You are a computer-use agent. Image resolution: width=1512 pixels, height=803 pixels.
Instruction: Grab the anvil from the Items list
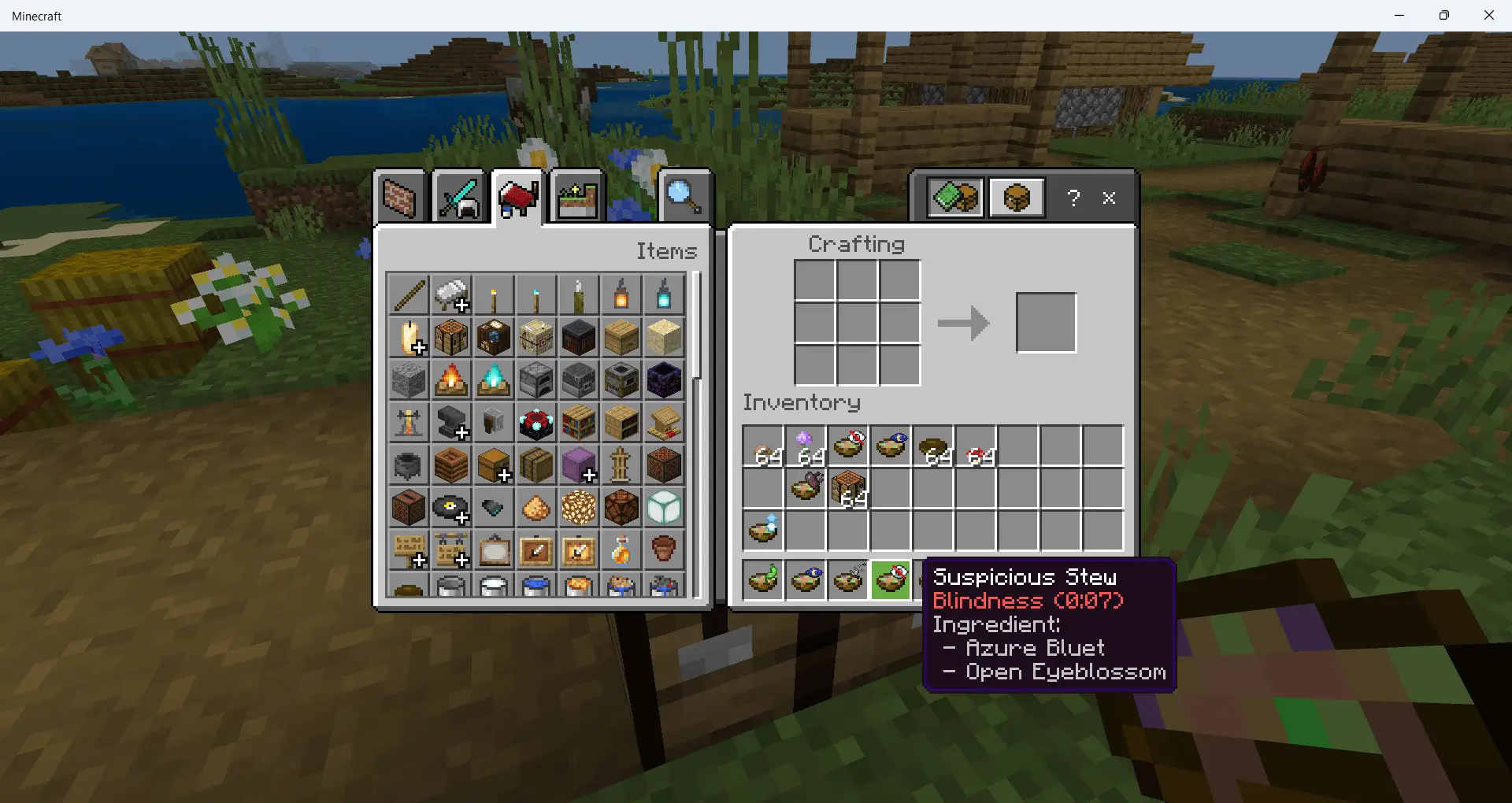pos(451,423)
